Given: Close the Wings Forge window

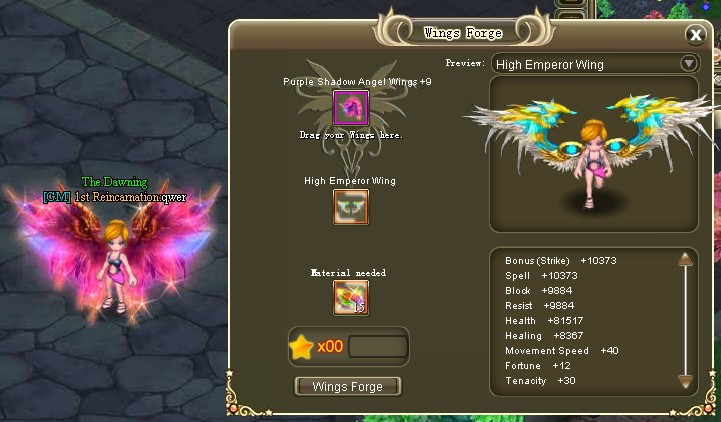Looking at the screenshot, I should 696,35.
